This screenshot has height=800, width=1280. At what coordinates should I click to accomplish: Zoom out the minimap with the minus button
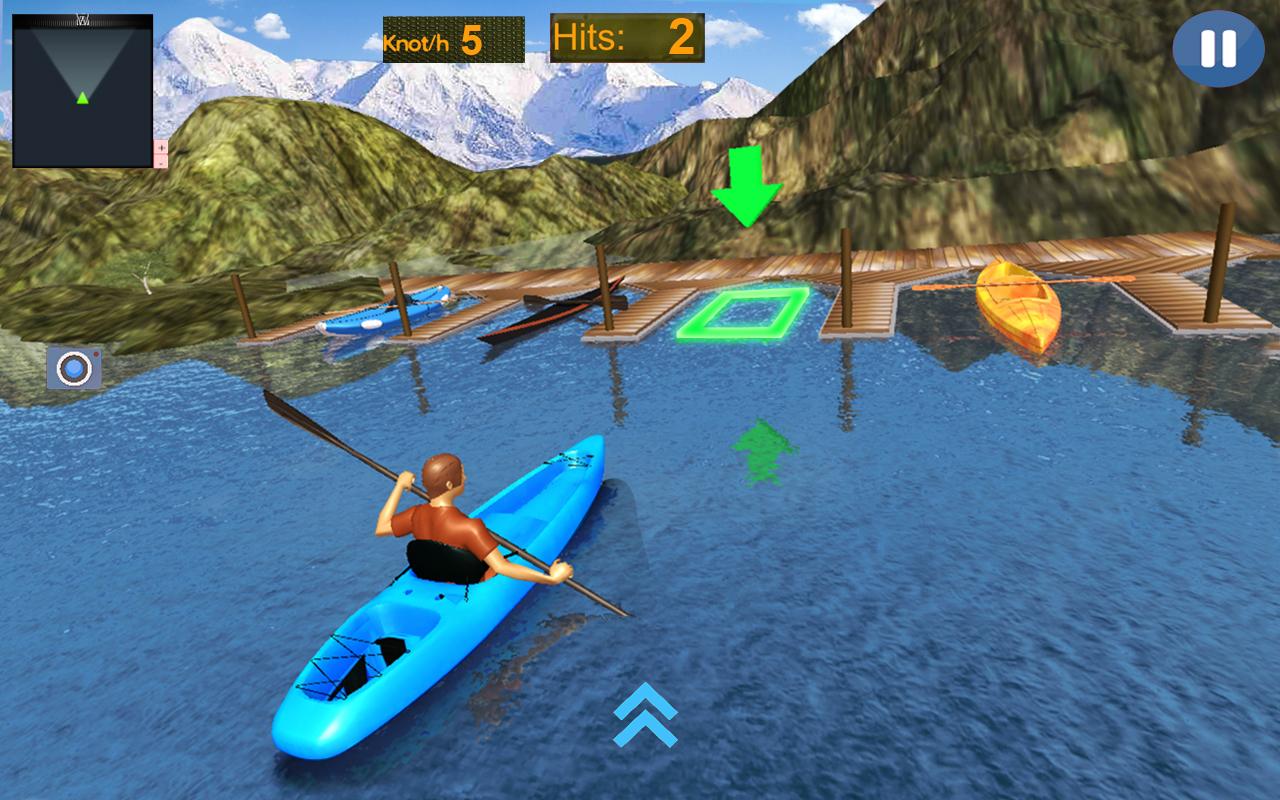pos(161,161)
